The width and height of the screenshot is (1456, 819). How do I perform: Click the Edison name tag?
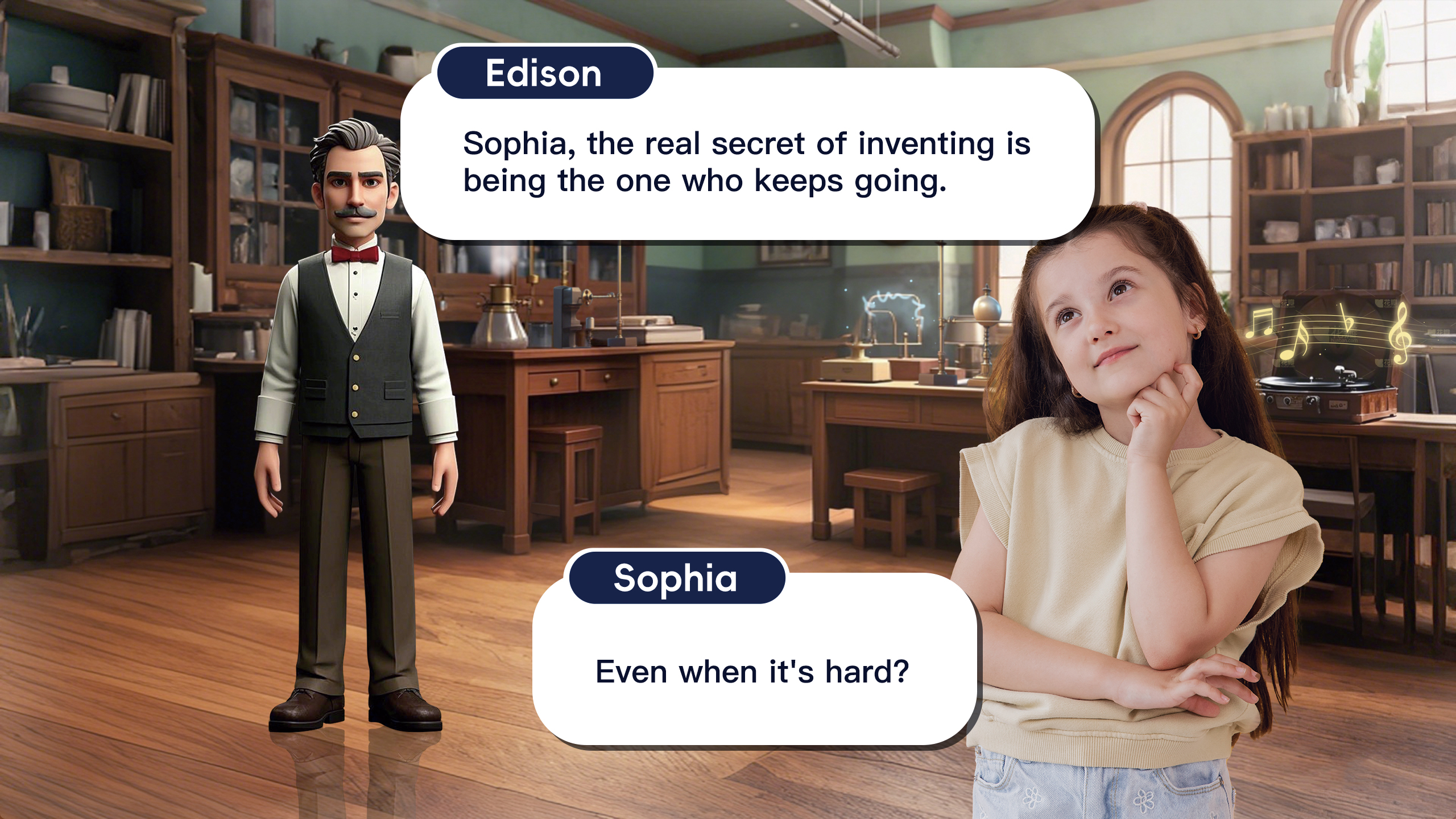pyautogui.click(x=544, y=73)
